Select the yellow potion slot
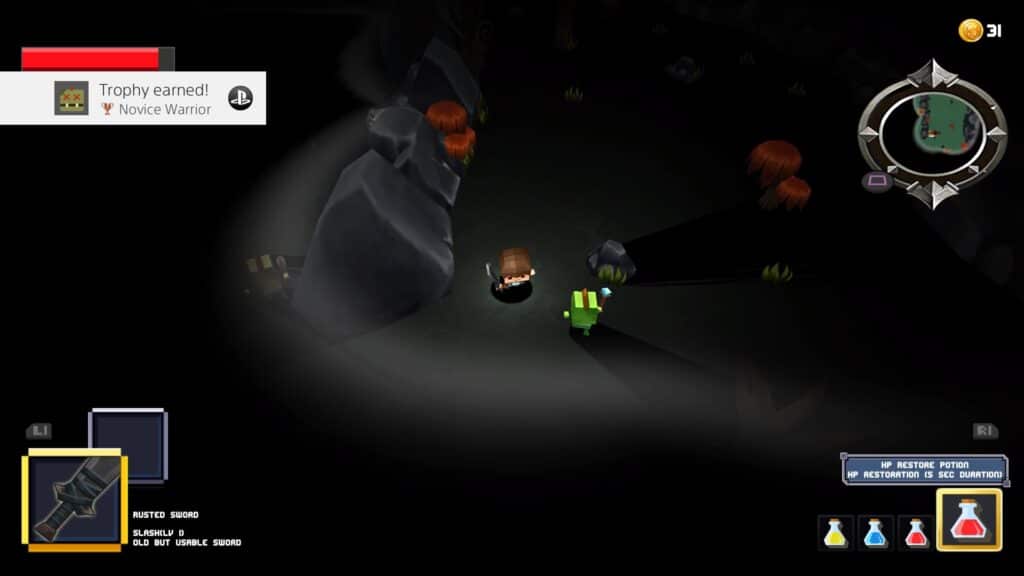Screen dimensions: 1024x576 (835, 532)
